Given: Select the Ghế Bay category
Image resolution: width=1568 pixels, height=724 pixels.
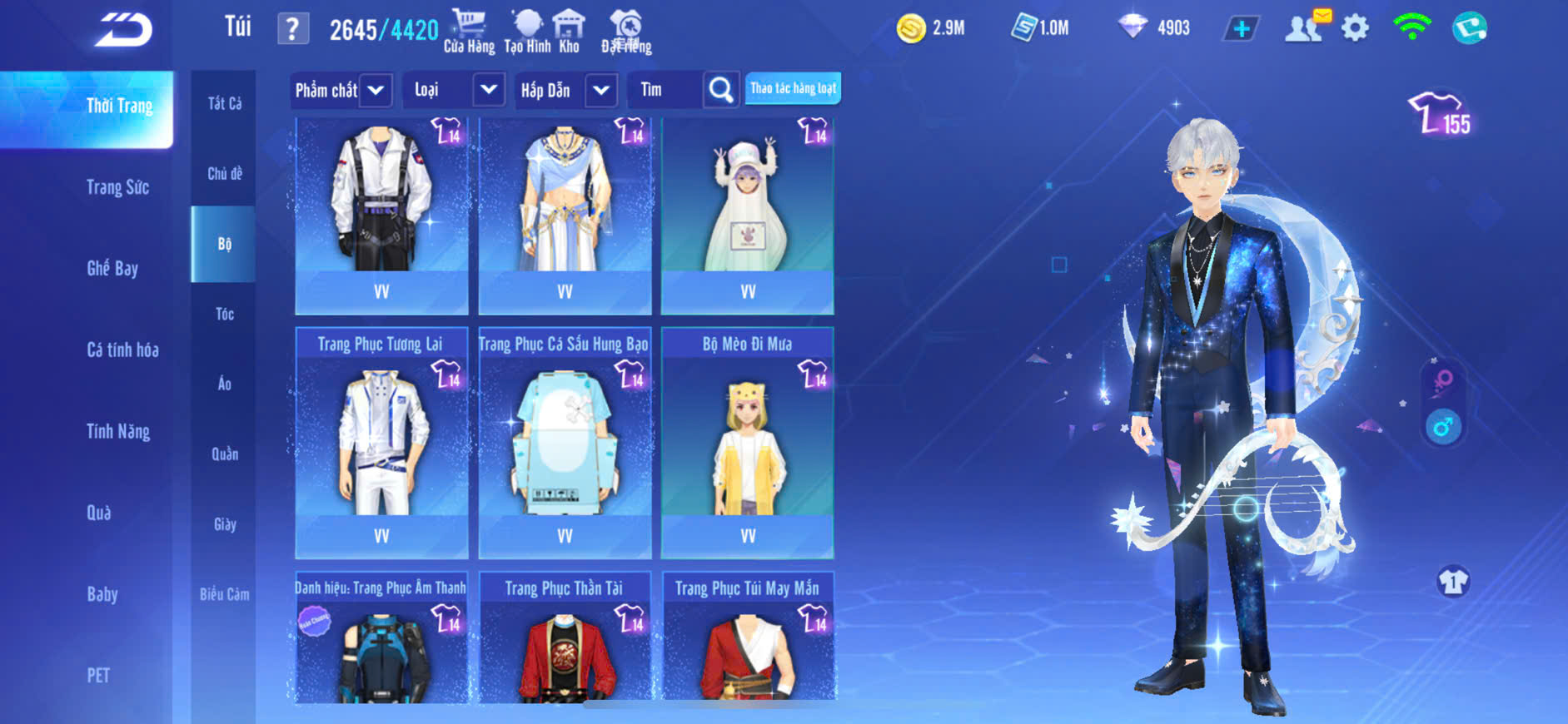Looking at the screenshot, I should (112, 268).
